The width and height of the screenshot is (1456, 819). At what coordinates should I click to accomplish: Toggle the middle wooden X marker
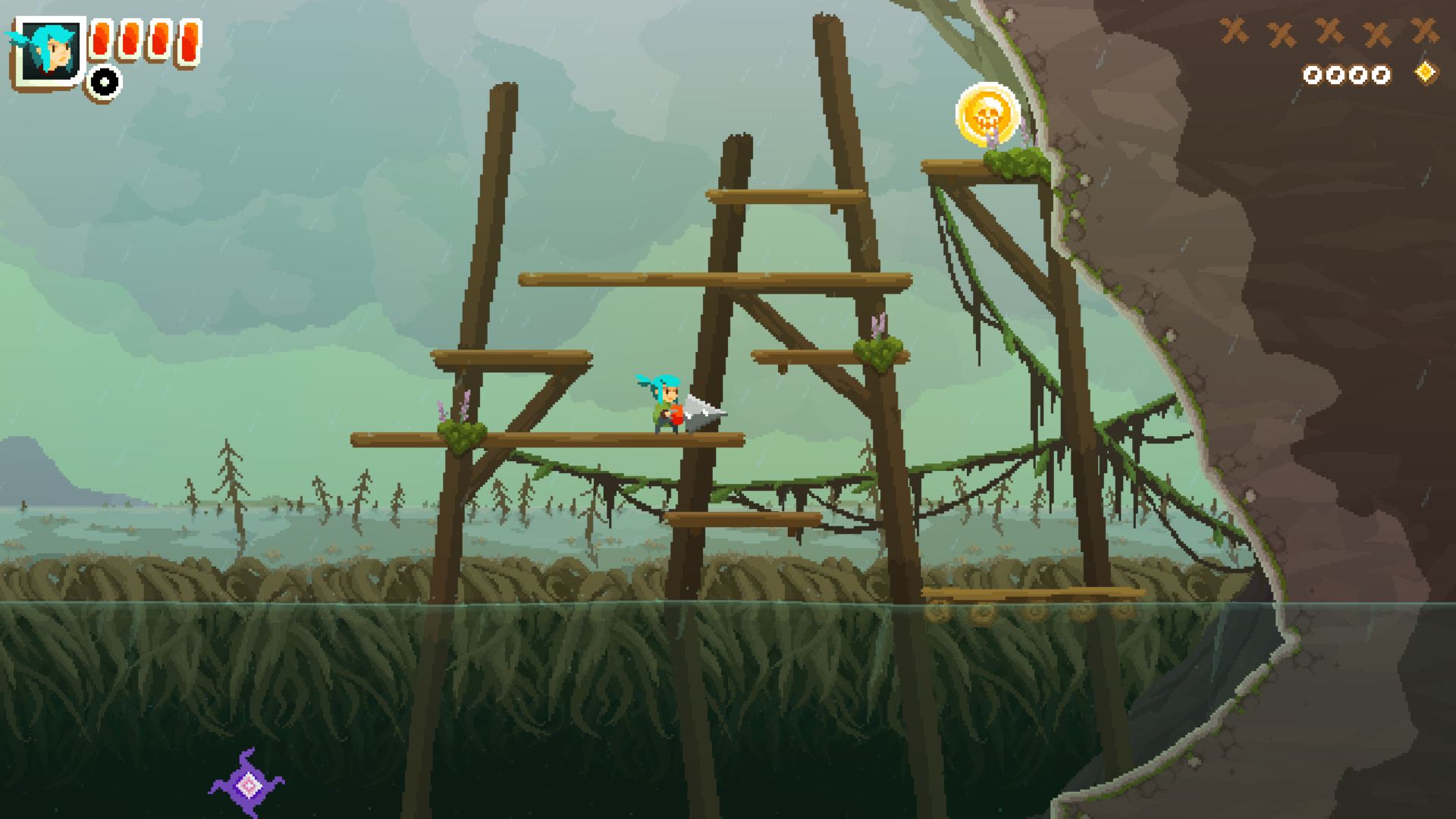1327,32
